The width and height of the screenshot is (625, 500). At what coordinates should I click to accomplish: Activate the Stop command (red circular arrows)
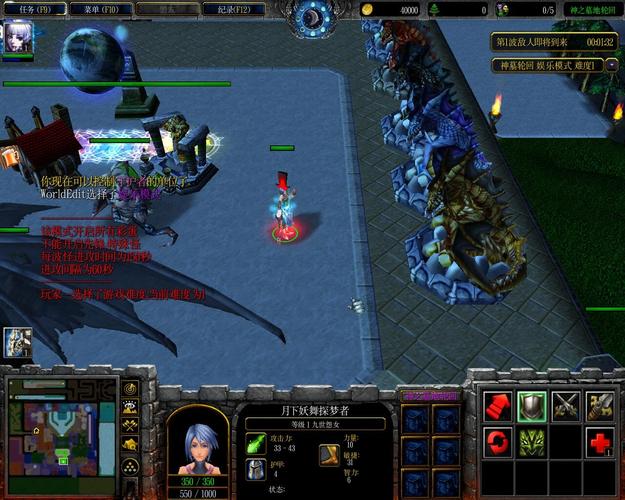coord(498,440)
